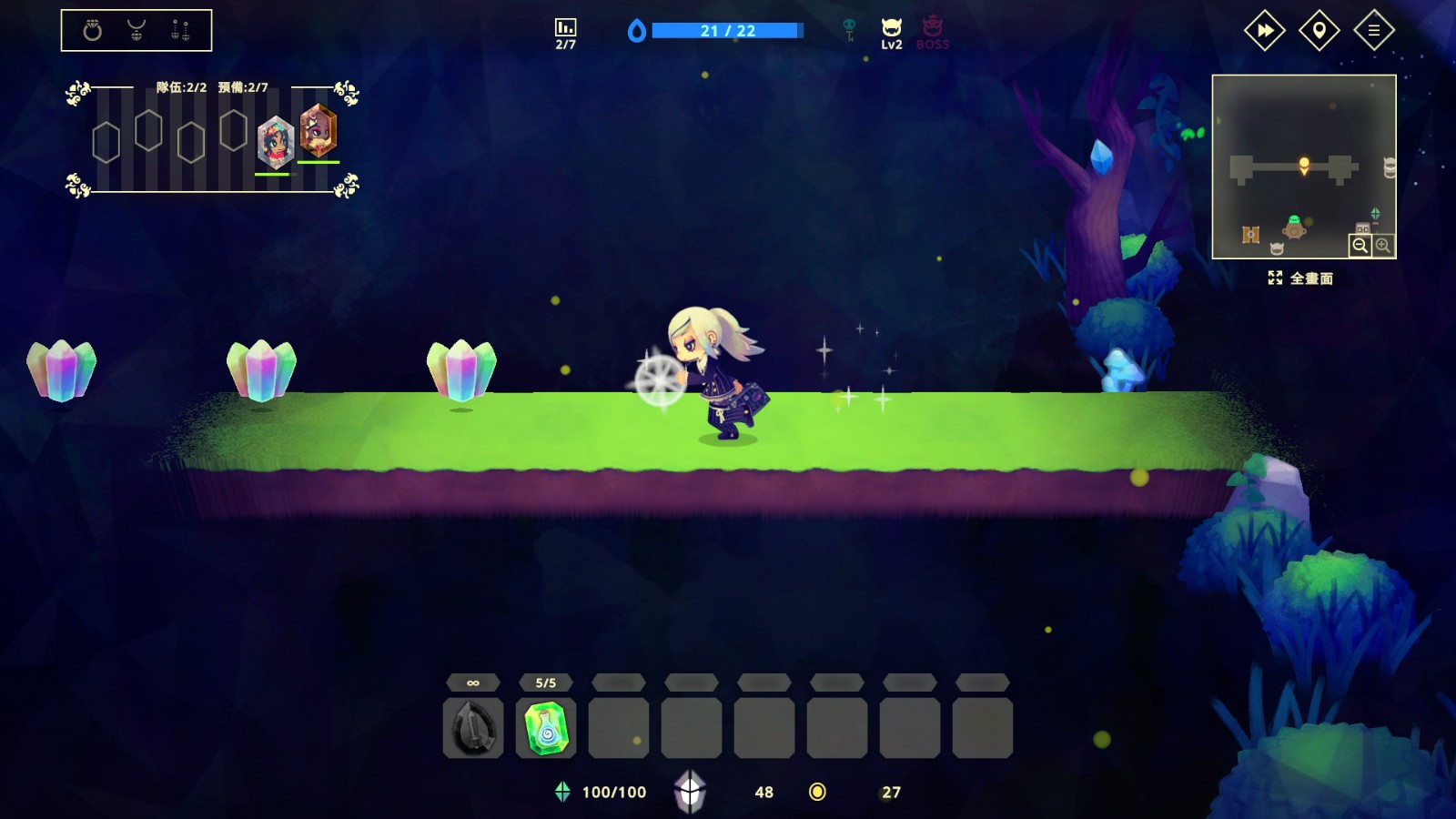Use the green potion hotbar slot
The width and height of the screenshot is (1456, 819).
click(546, 728)
